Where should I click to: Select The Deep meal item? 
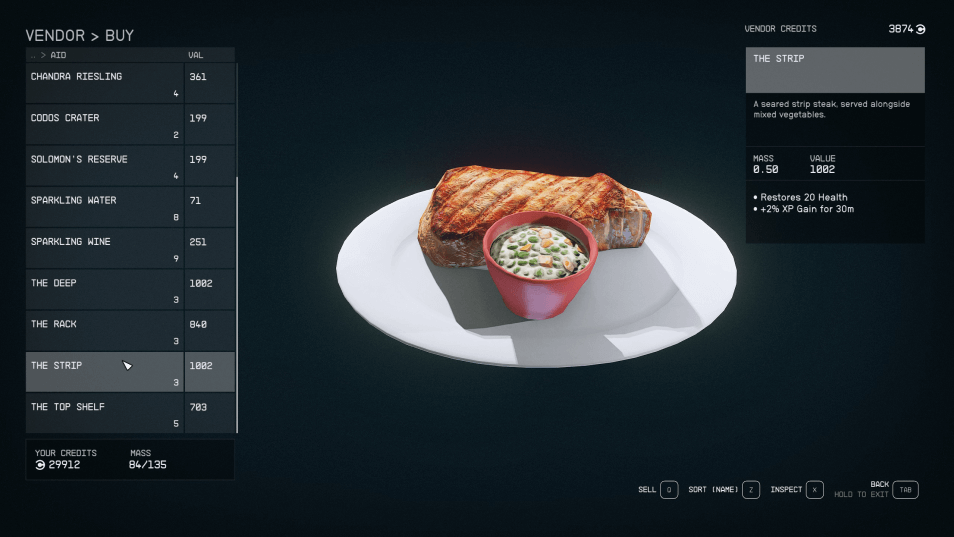105,290
